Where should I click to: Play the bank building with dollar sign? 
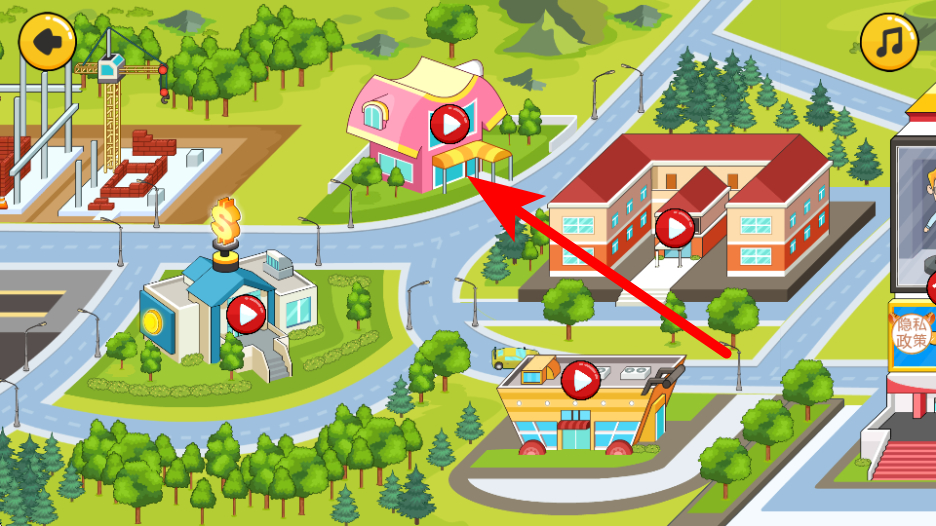click(x=245, y=315)
